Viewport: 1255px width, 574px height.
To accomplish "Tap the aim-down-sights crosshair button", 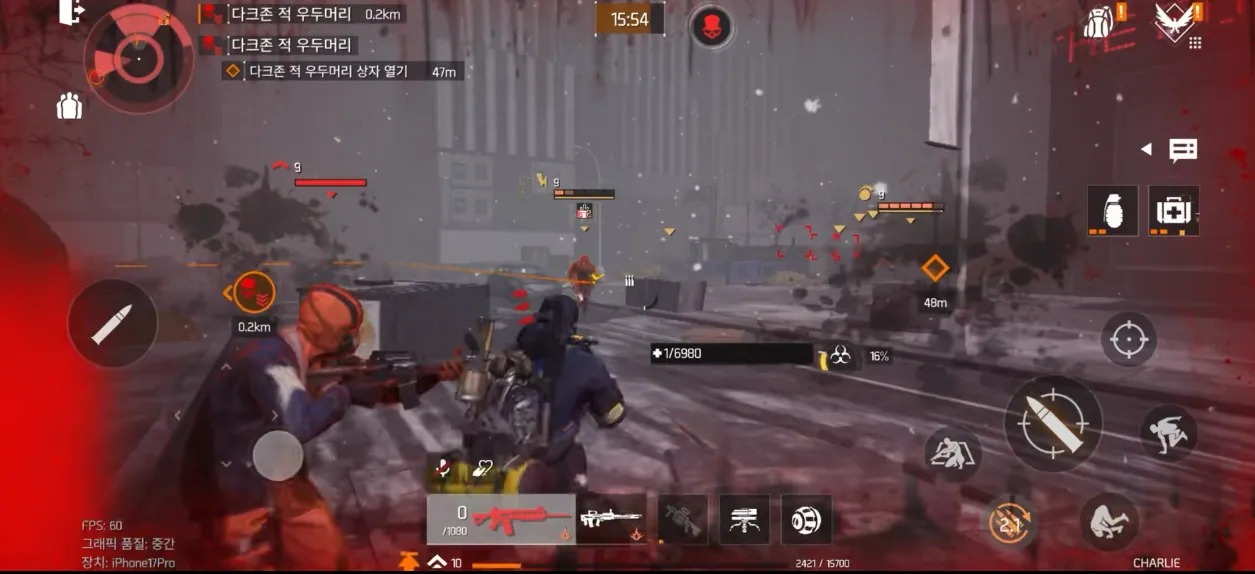I will pos(1128,340).
